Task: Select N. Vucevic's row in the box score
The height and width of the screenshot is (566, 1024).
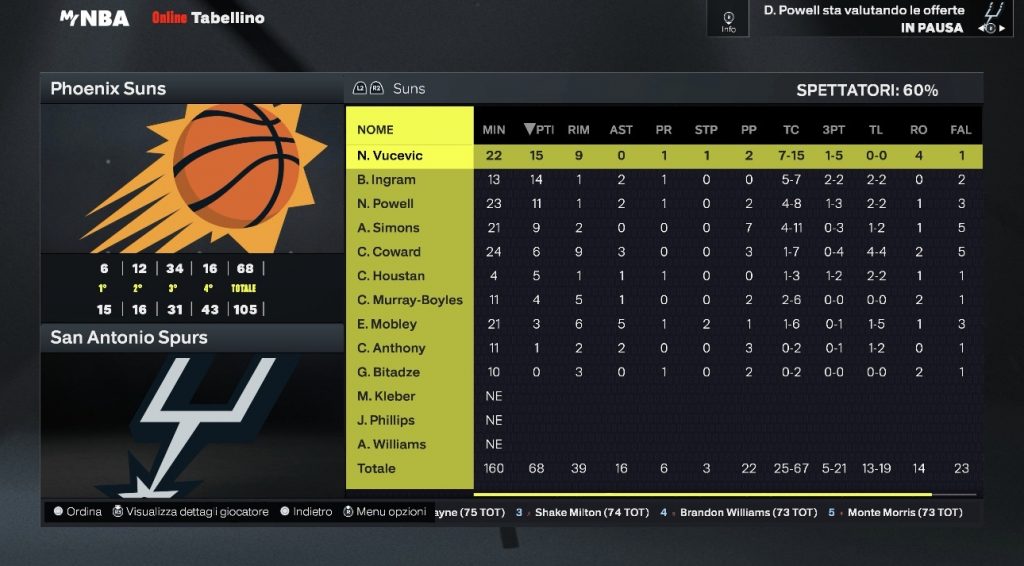Action: 390,156
